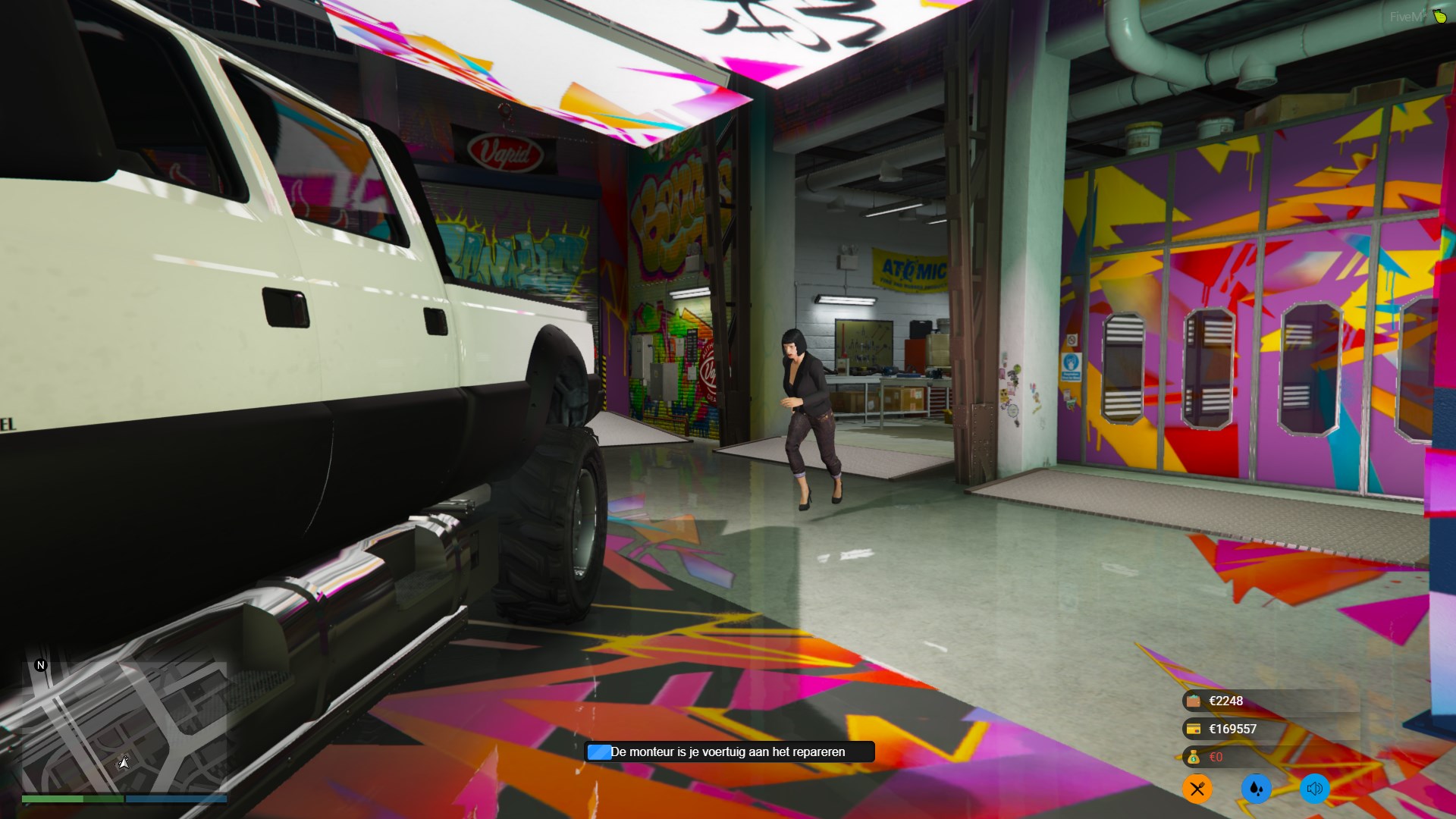Toggle the blue speaker voice icon
The width and height of the screenshot is (1456, 819).
[1314, 789]
